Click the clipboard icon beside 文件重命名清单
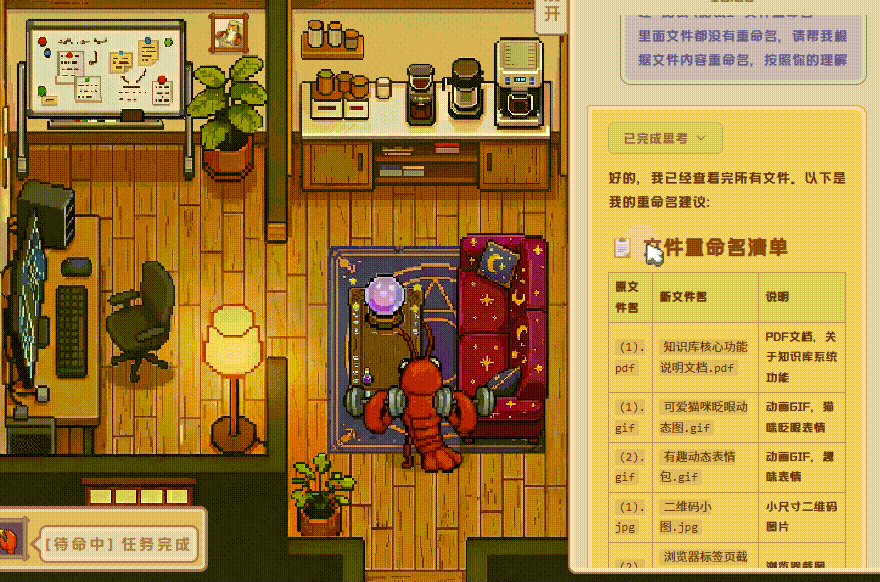The width and height of the screenshot is (880, 582). tap(622, 247)
